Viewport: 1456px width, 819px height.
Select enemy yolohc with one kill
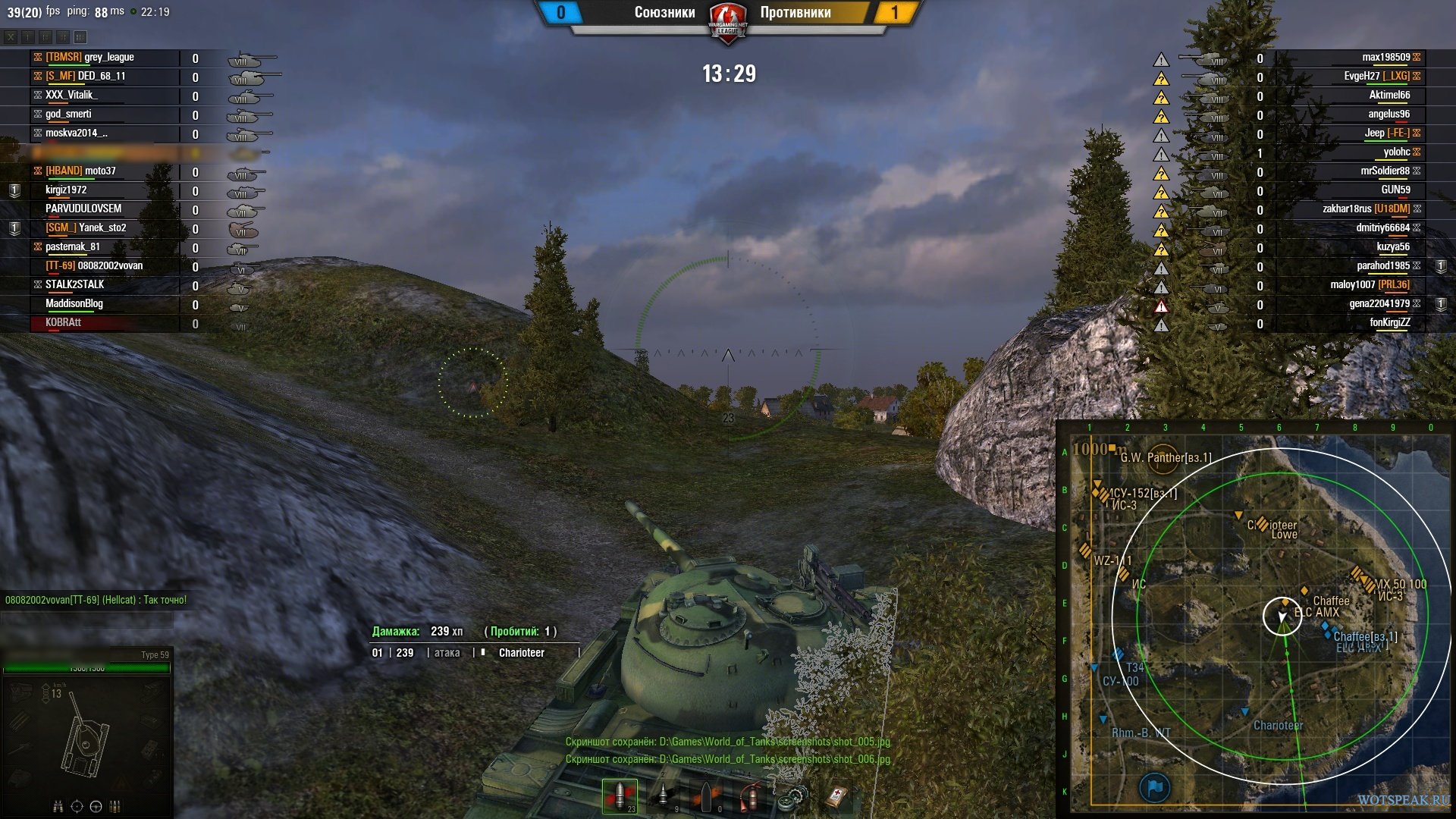pos(1396,152)
